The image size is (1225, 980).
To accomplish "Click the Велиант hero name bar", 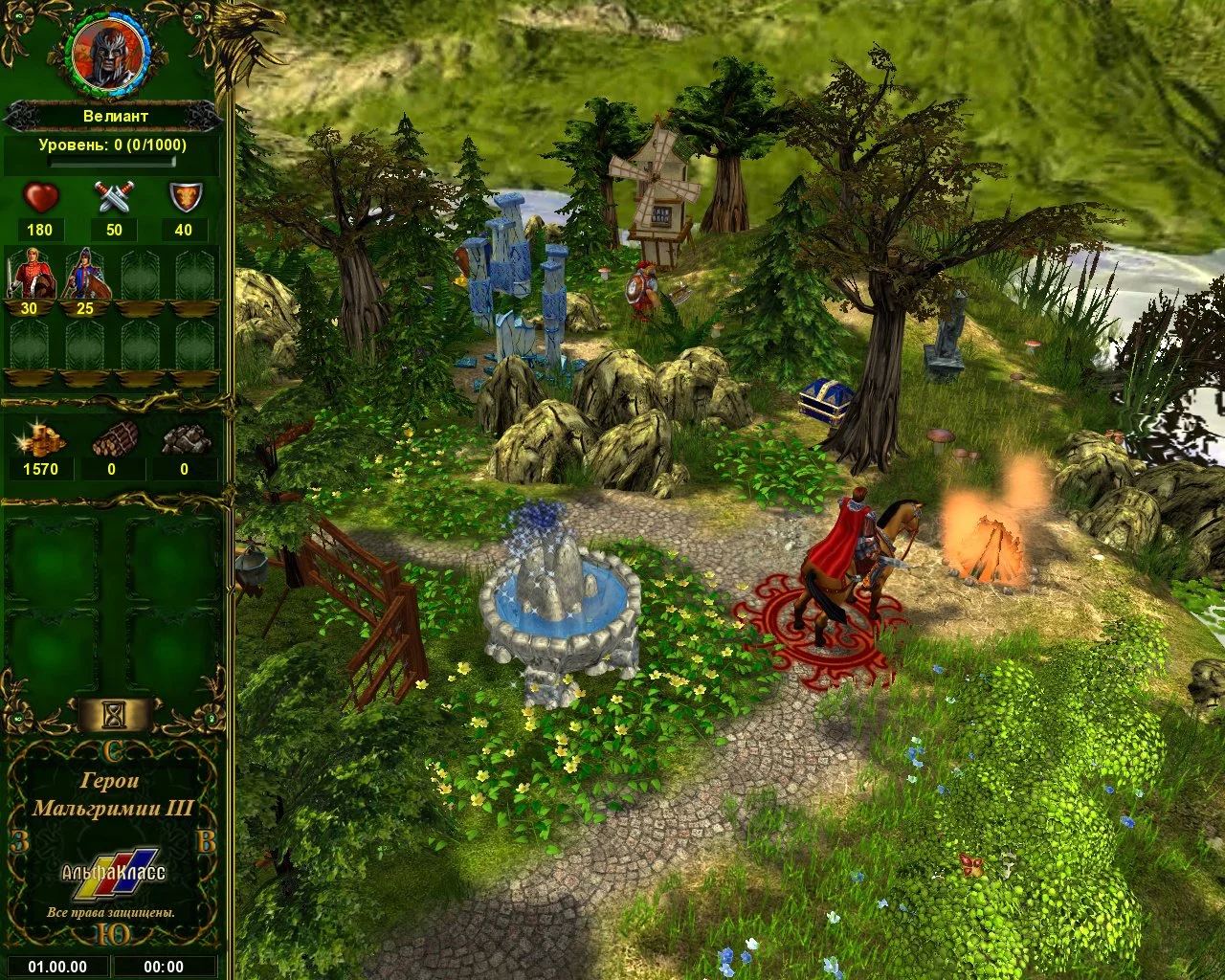I will click(x=114, y=117).
